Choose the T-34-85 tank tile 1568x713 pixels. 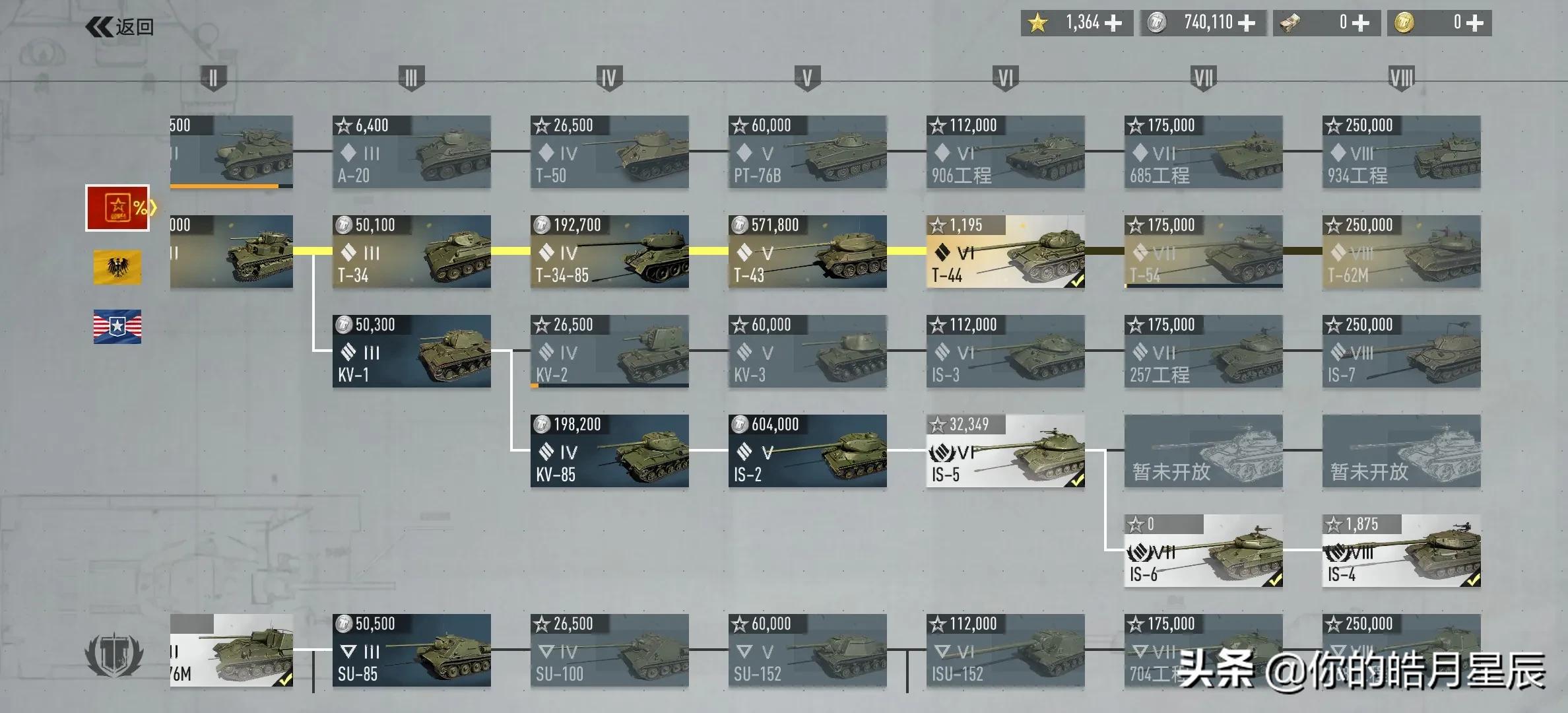[609, 252]
